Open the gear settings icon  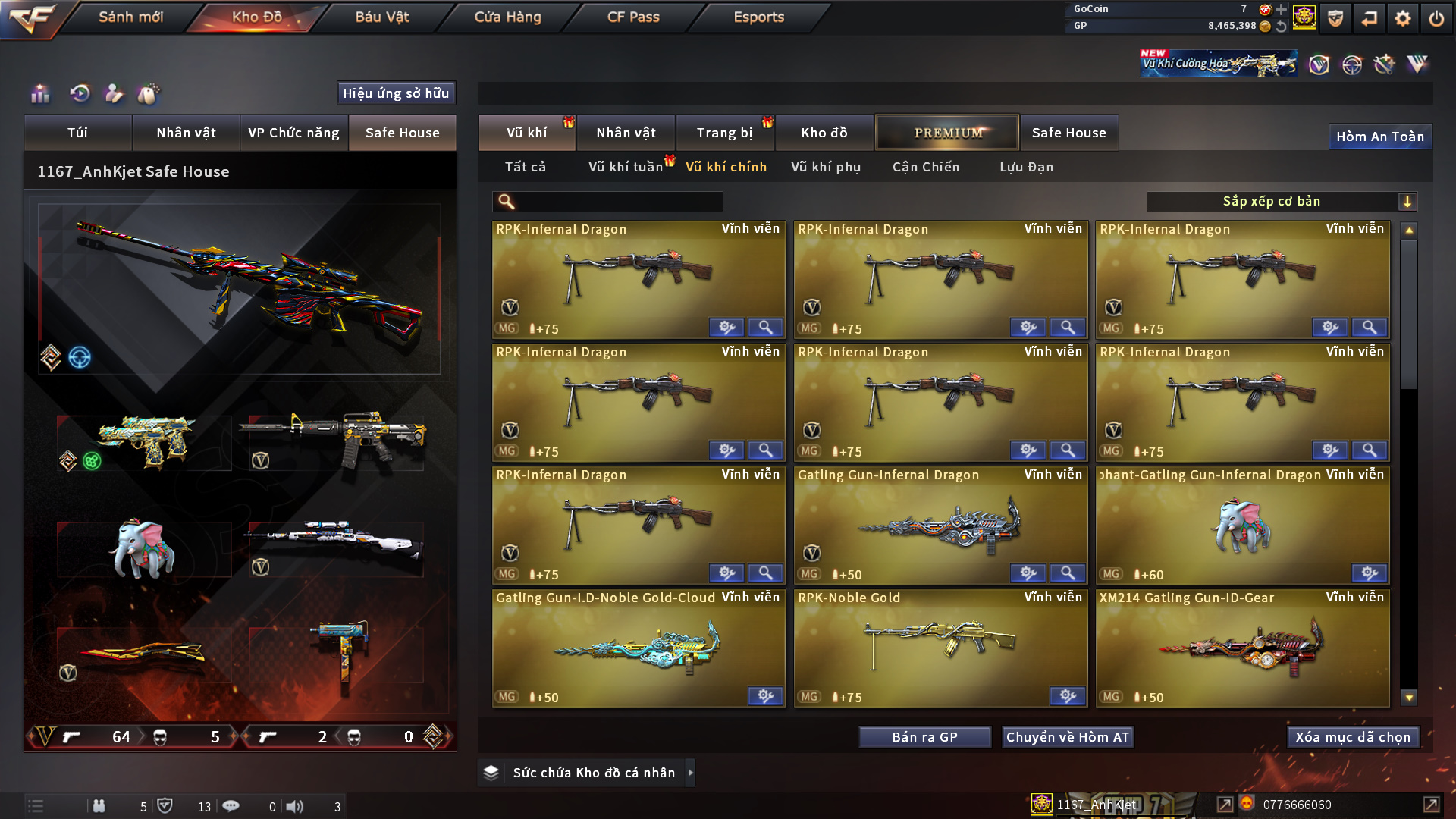point(1402,18)
